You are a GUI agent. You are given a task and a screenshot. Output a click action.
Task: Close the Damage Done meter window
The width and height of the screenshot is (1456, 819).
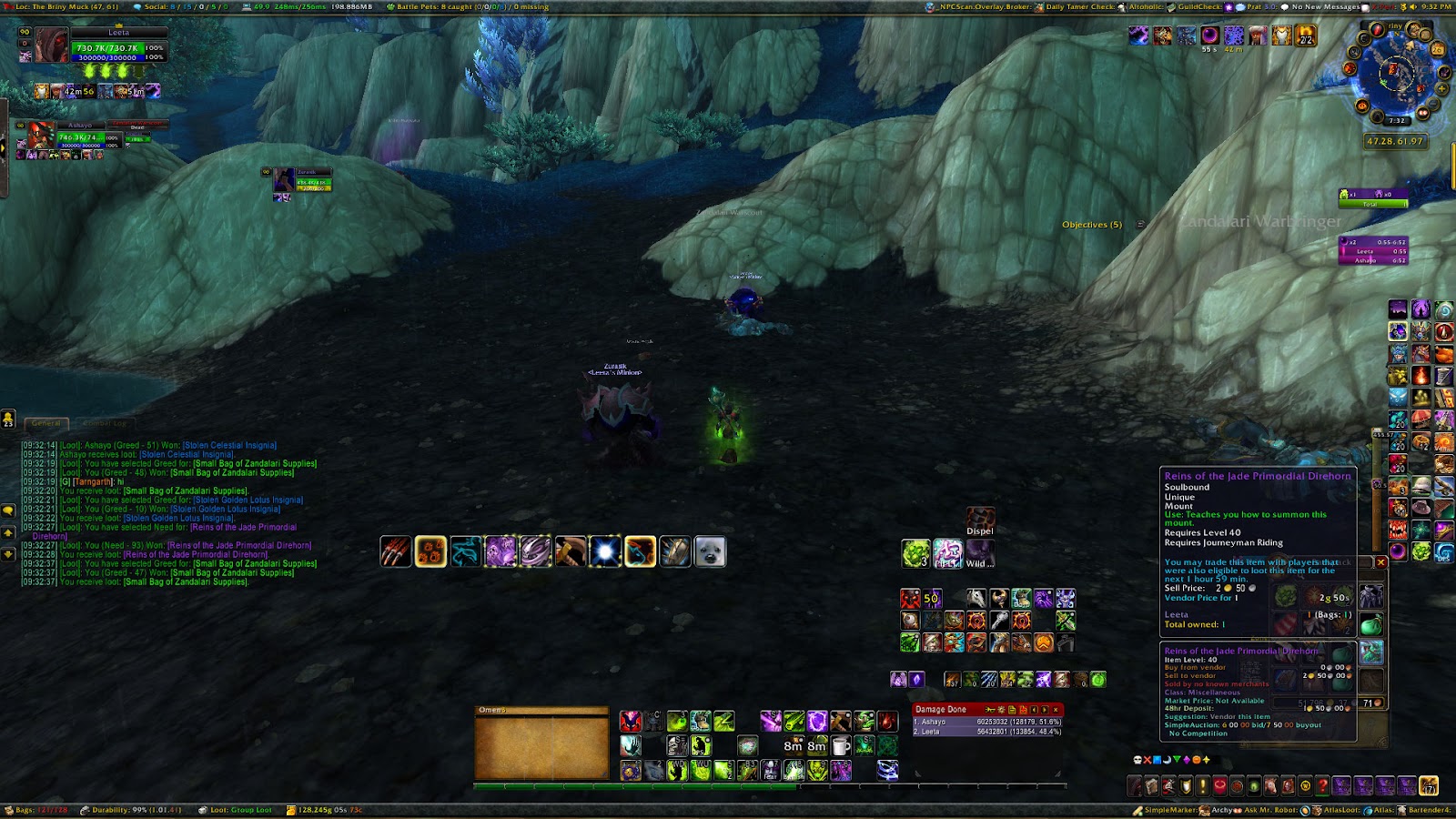click(1056, 710)
